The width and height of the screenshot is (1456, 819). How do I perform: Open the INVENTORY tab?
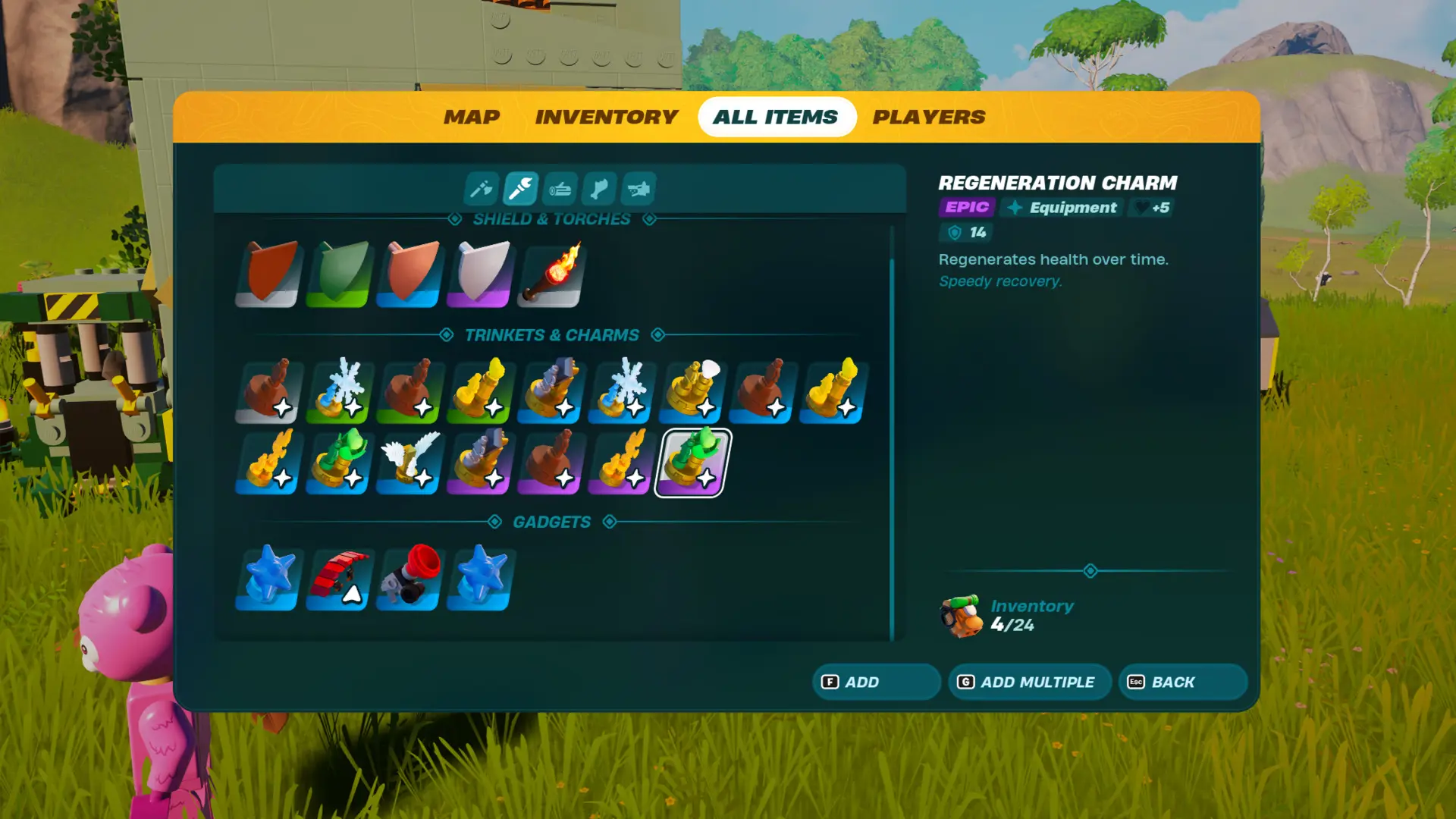pyautogui.click(x=606, y=116)
